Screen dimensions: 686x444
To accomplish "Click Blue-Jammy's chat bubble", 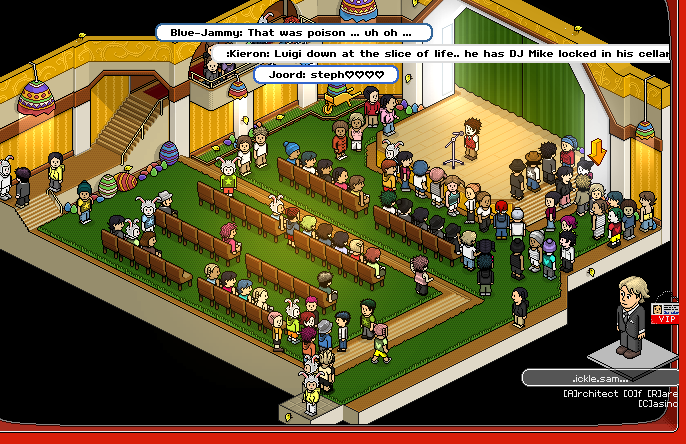I will 293,33.
